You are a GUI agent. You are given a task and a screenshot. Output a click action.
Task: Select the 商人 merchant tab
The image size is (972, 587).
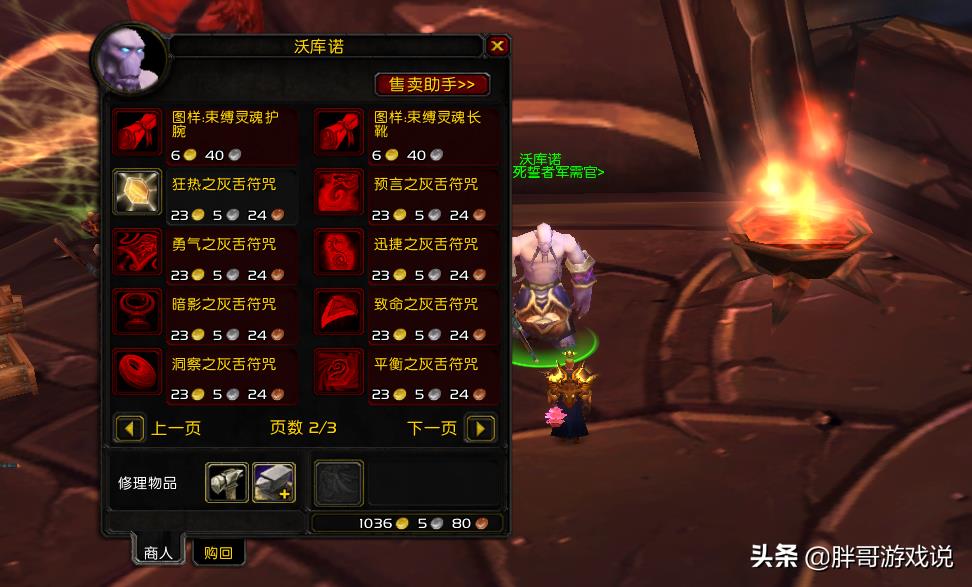[x=159, y=552]
